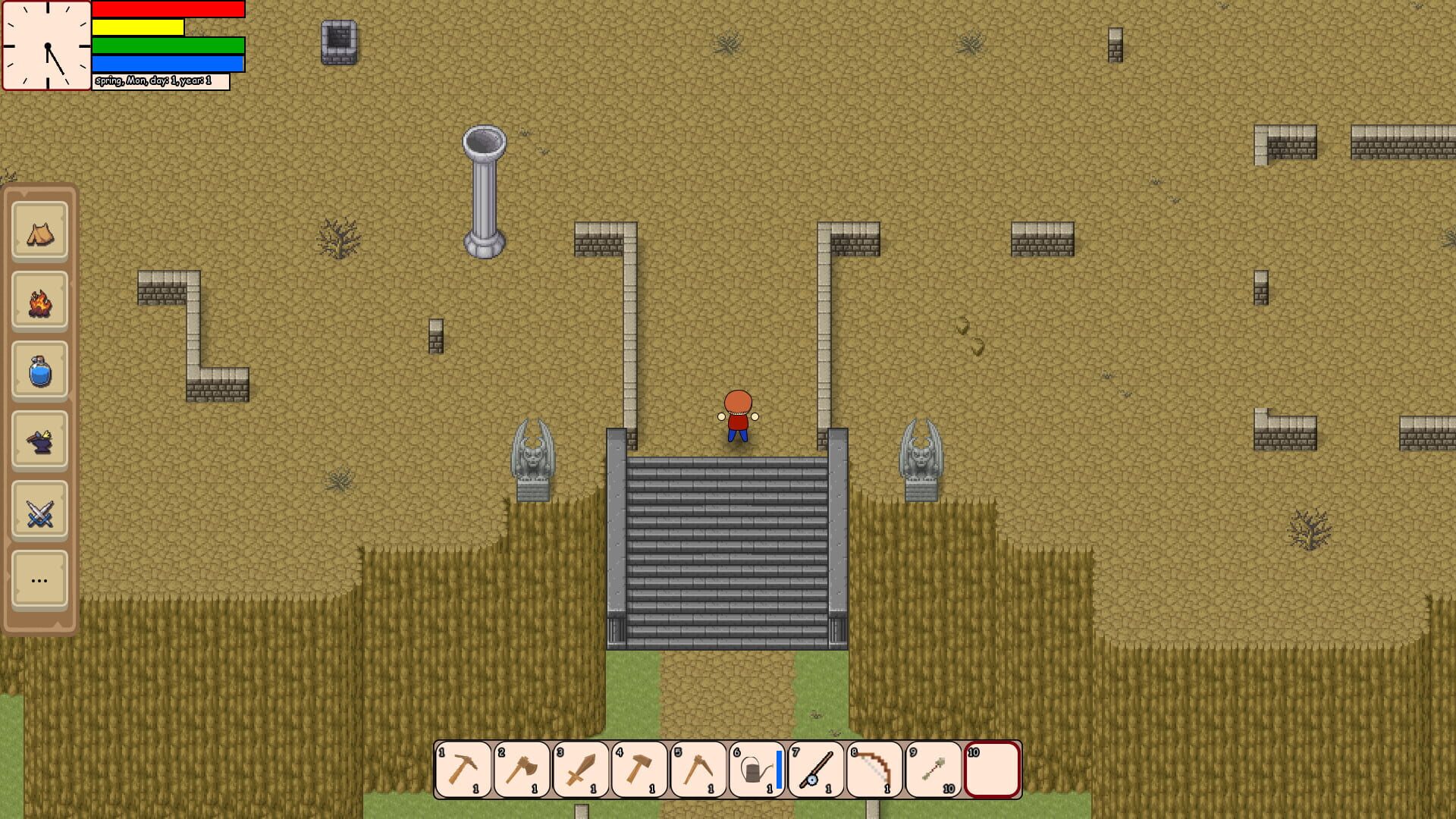Select the empty hotbar slot 10
This screenshot has height=819, width=1456.
991,770
